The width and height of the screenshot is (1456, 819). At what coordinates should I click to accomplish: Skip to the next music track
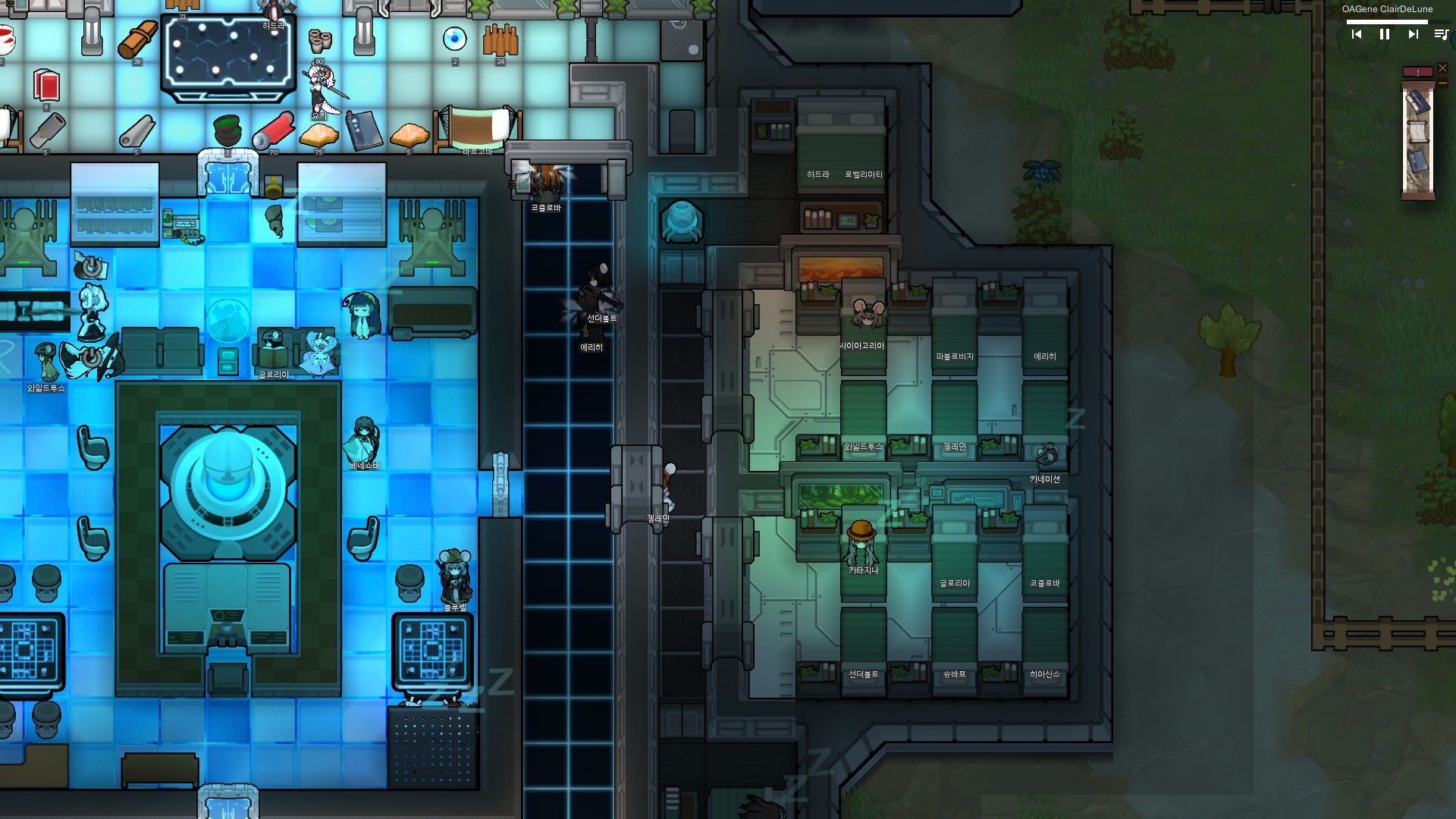(x=1413, y=34)
